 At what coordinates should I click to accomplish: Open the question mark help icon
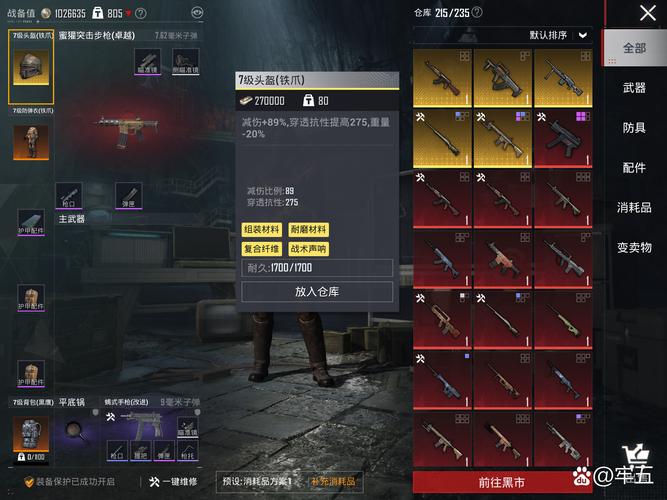click(140, 14)
